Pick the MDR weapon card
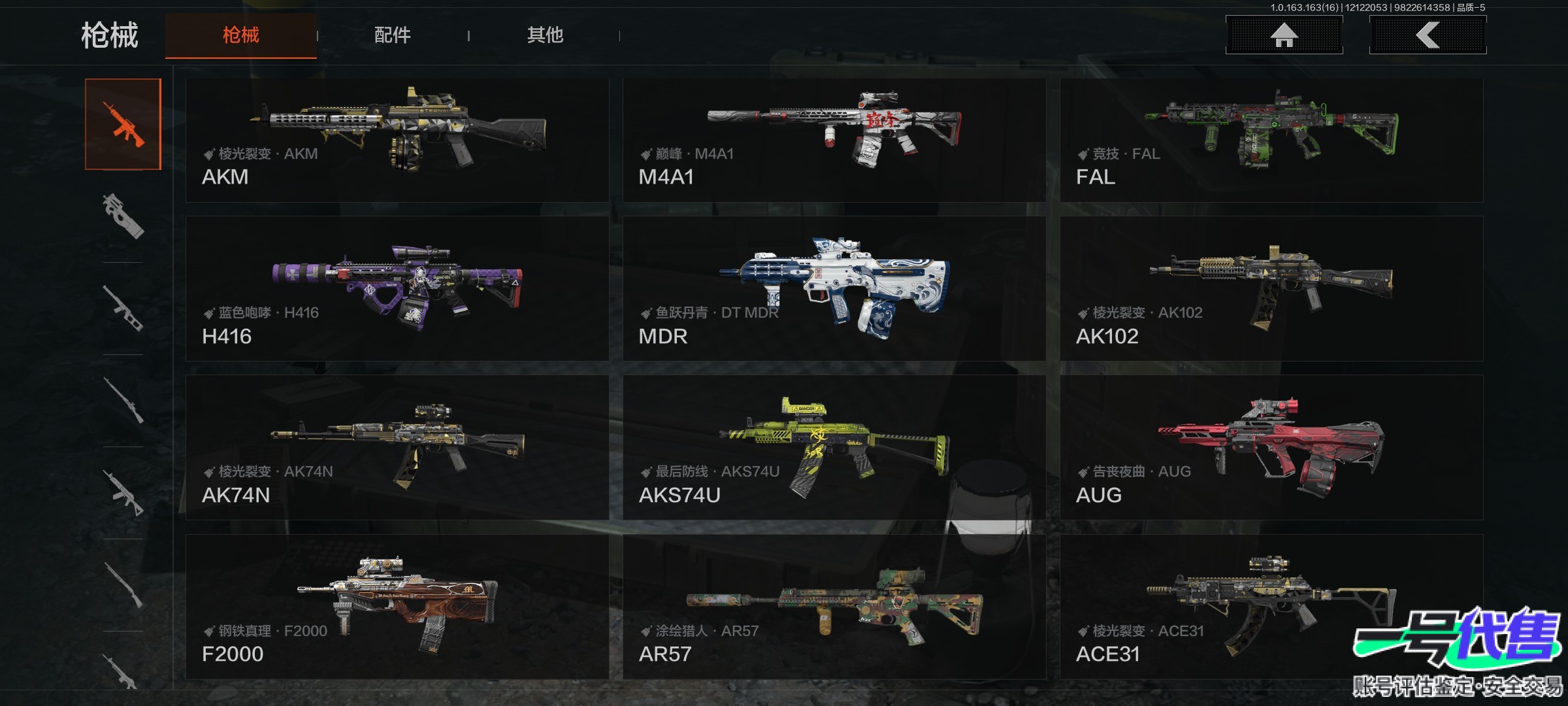 pos(834,288)
